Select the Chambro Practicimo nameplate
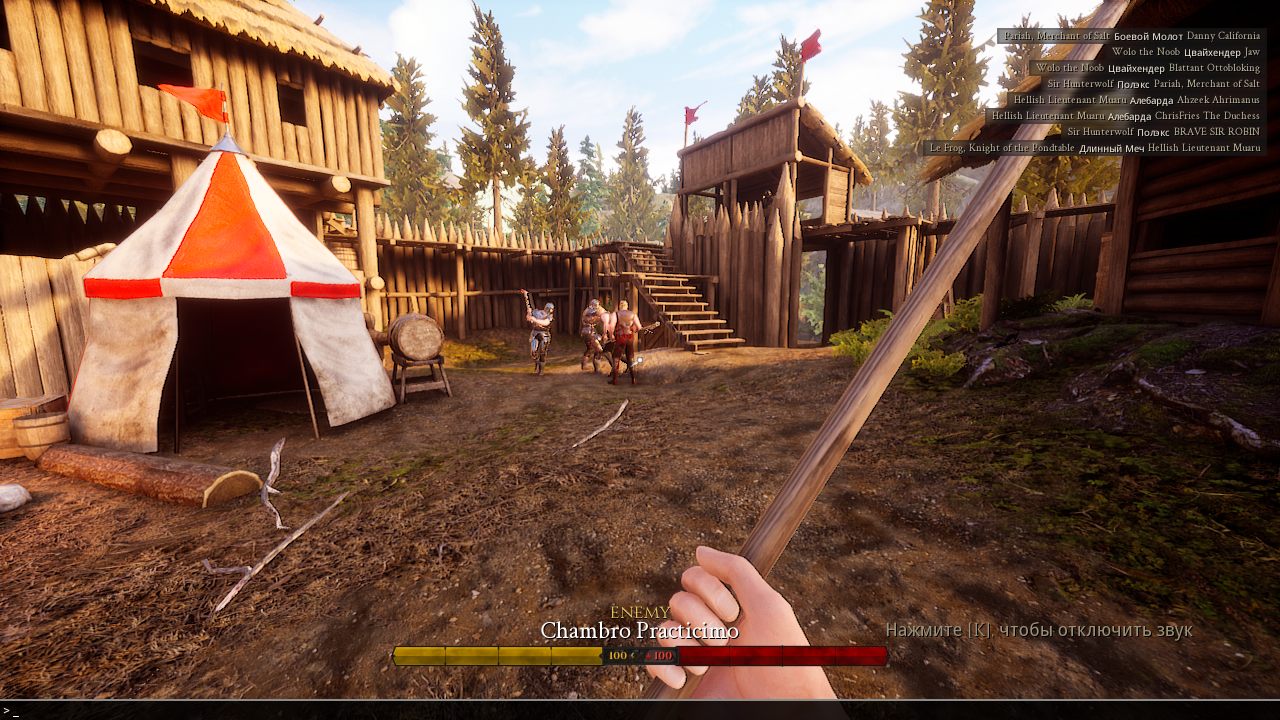Screen dimensions: 1280x720 point(639,632)
